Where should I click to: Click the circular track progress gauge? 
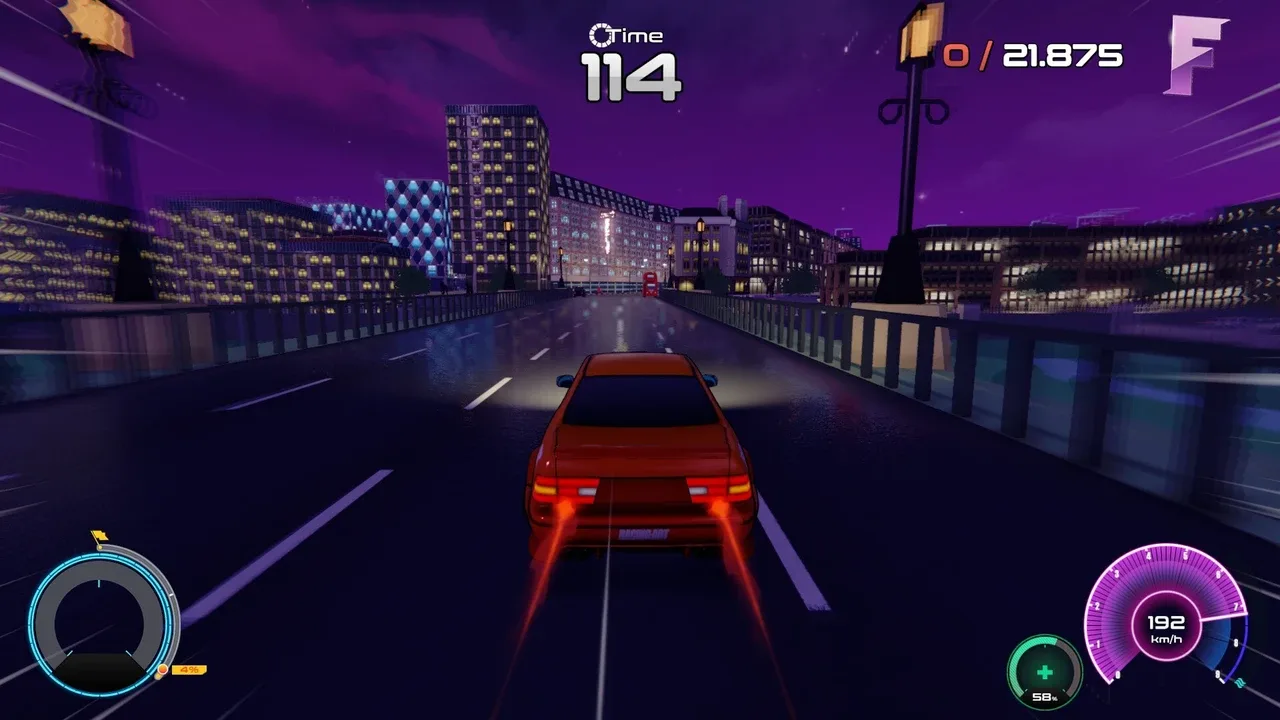101,622
